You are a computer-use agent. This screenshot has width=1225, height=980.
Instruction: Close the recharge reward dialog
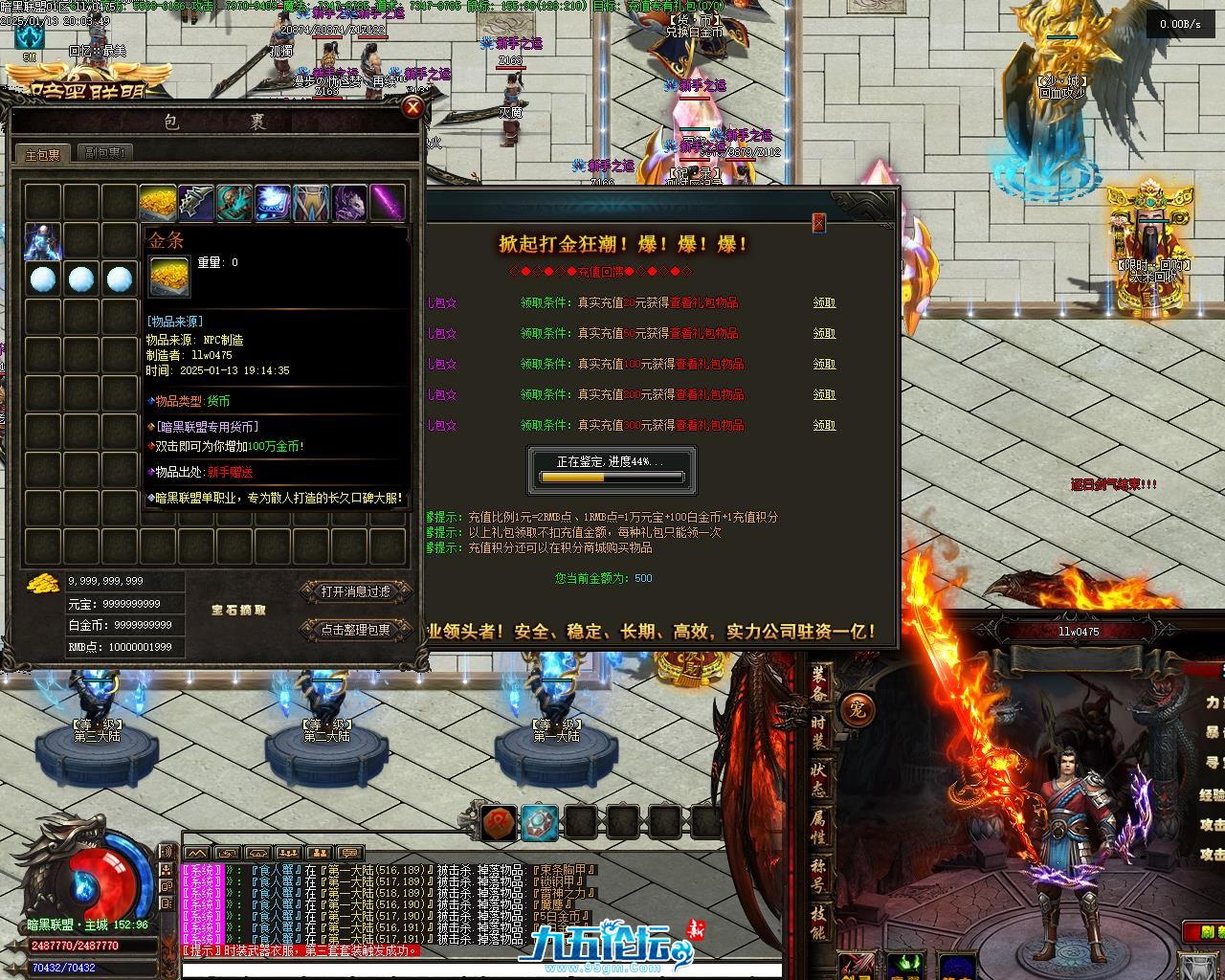[818, 222]
